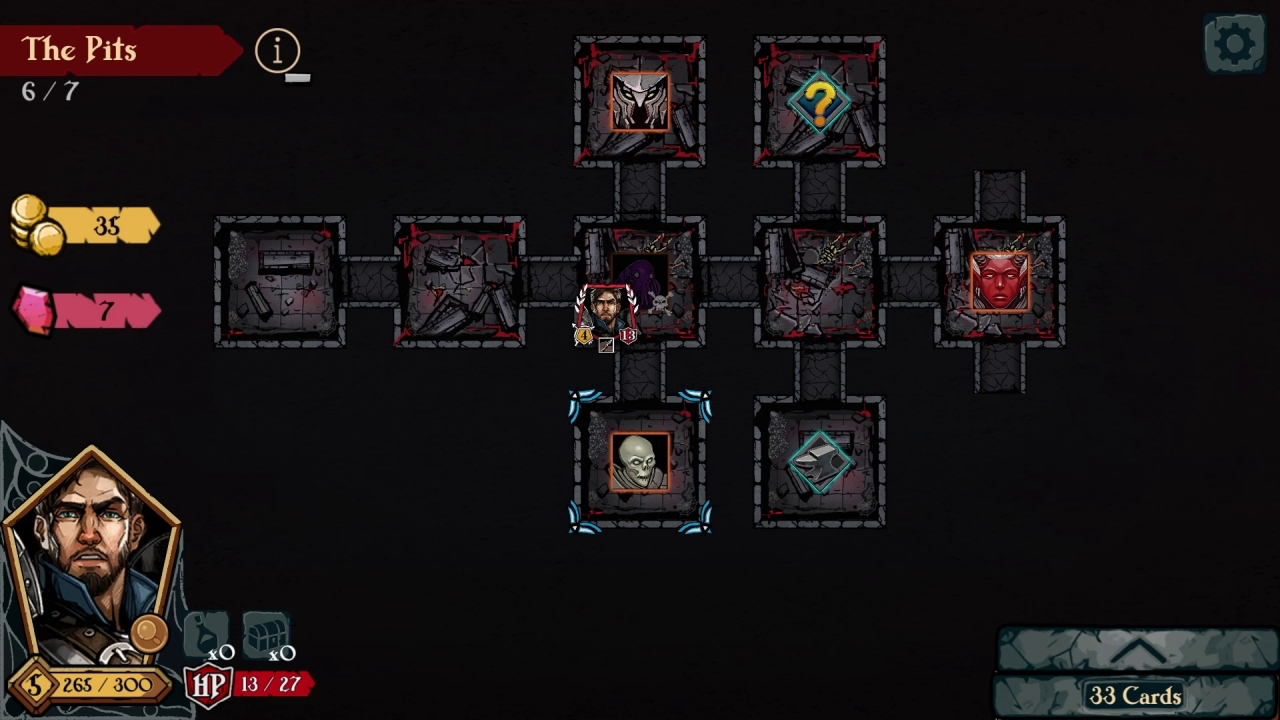Screen dimensions: 1280x720
Task: Select the potion flask inventory icon
Action: pyautogui.click(x=206, y=633)
